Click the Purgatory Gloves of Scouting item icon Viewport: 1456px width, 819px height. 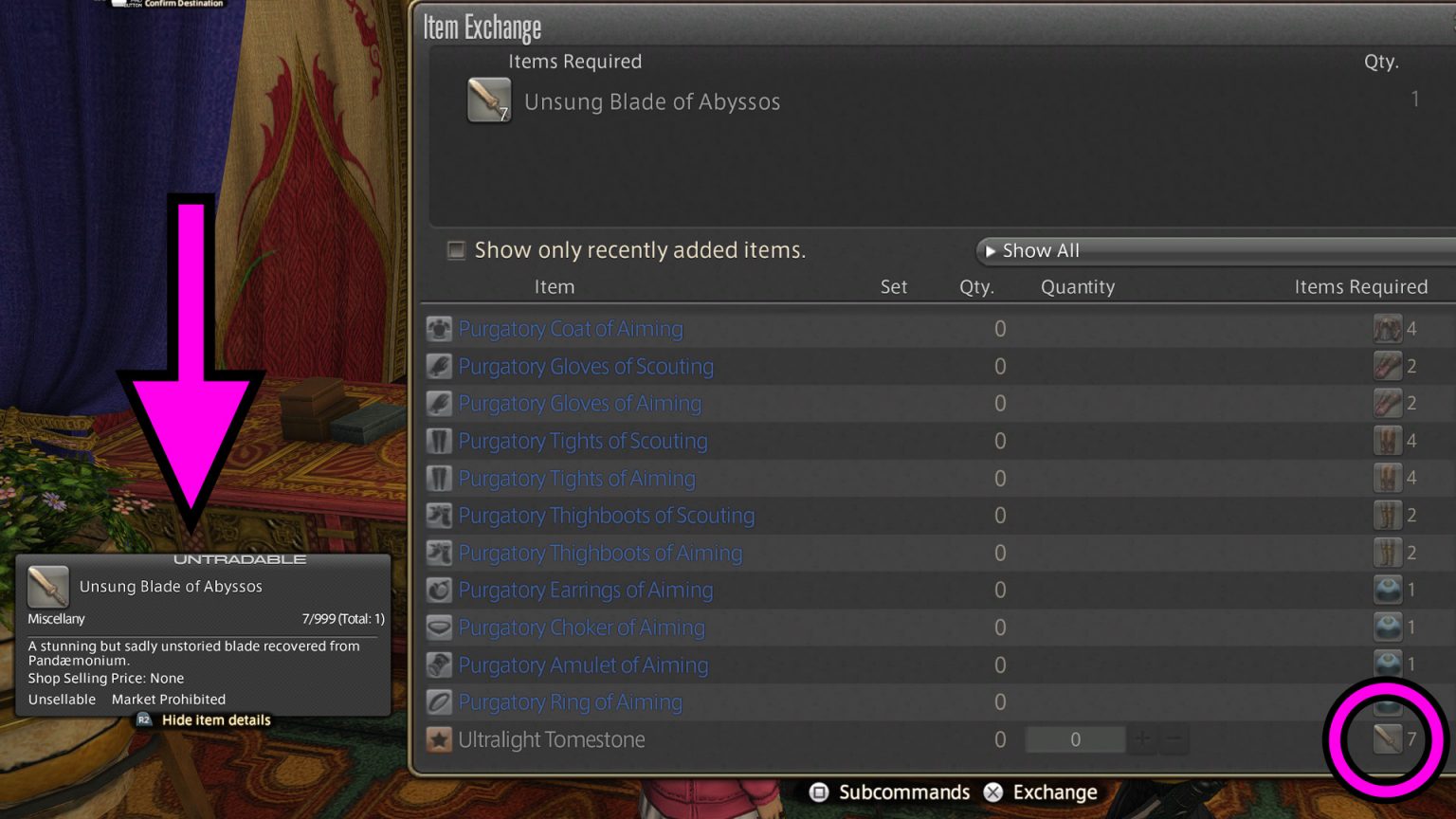(438, 366)
